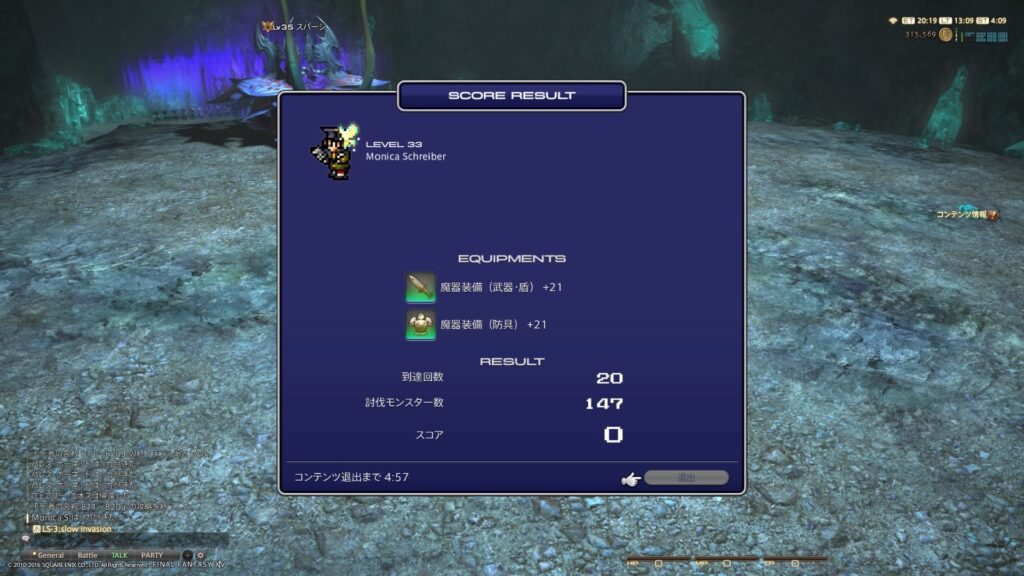Click the speech bubble chat mode icon

pos(25,539)
